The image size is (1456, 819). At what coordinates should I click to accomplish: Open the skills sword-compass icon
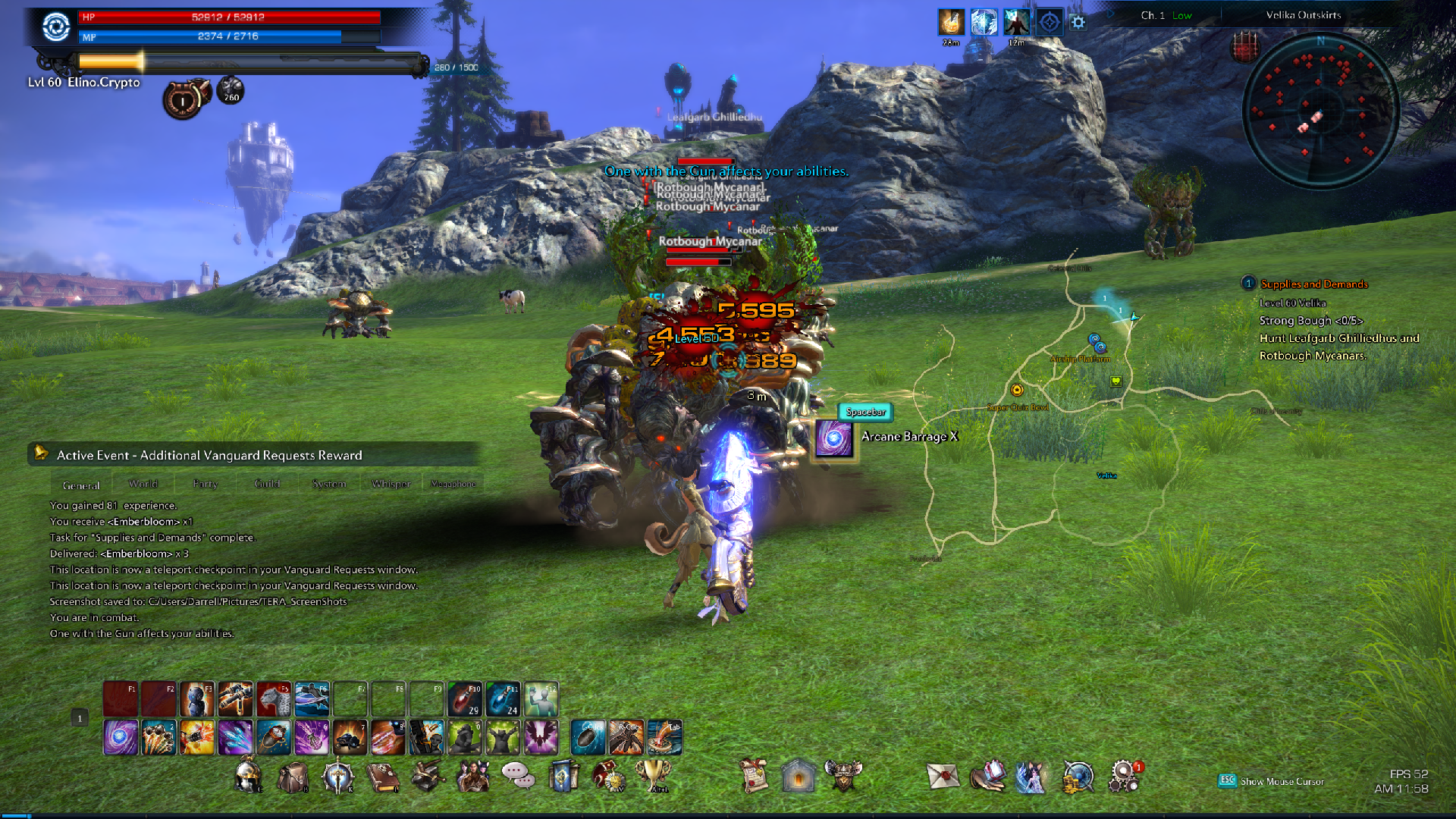(337, 777)
